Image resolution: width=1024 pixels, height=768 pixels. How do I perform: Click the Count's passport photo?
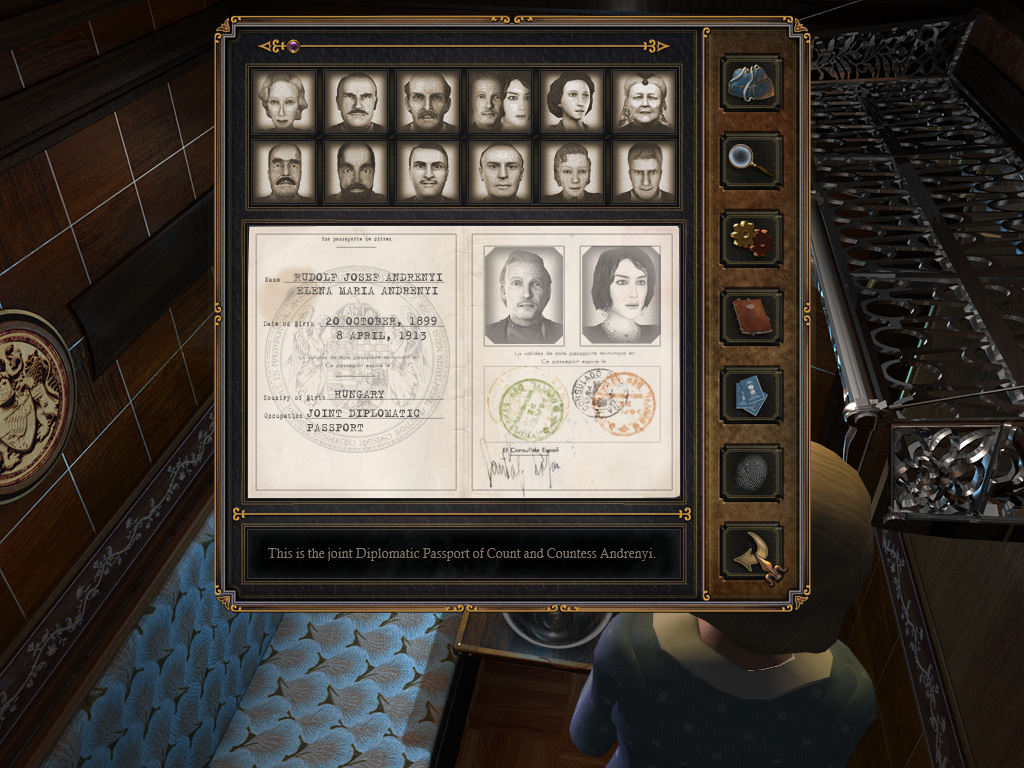point(523,295)
